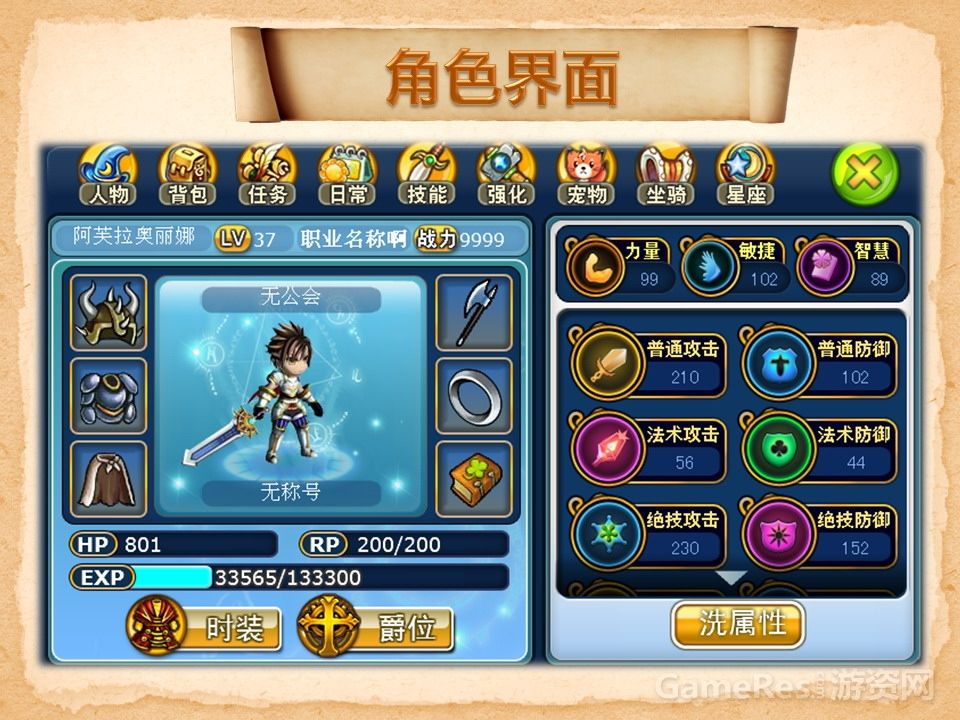Viewport: 960px width, 720px height.
Task: Select the axe weapon slot
Action: tap(473, 313)
